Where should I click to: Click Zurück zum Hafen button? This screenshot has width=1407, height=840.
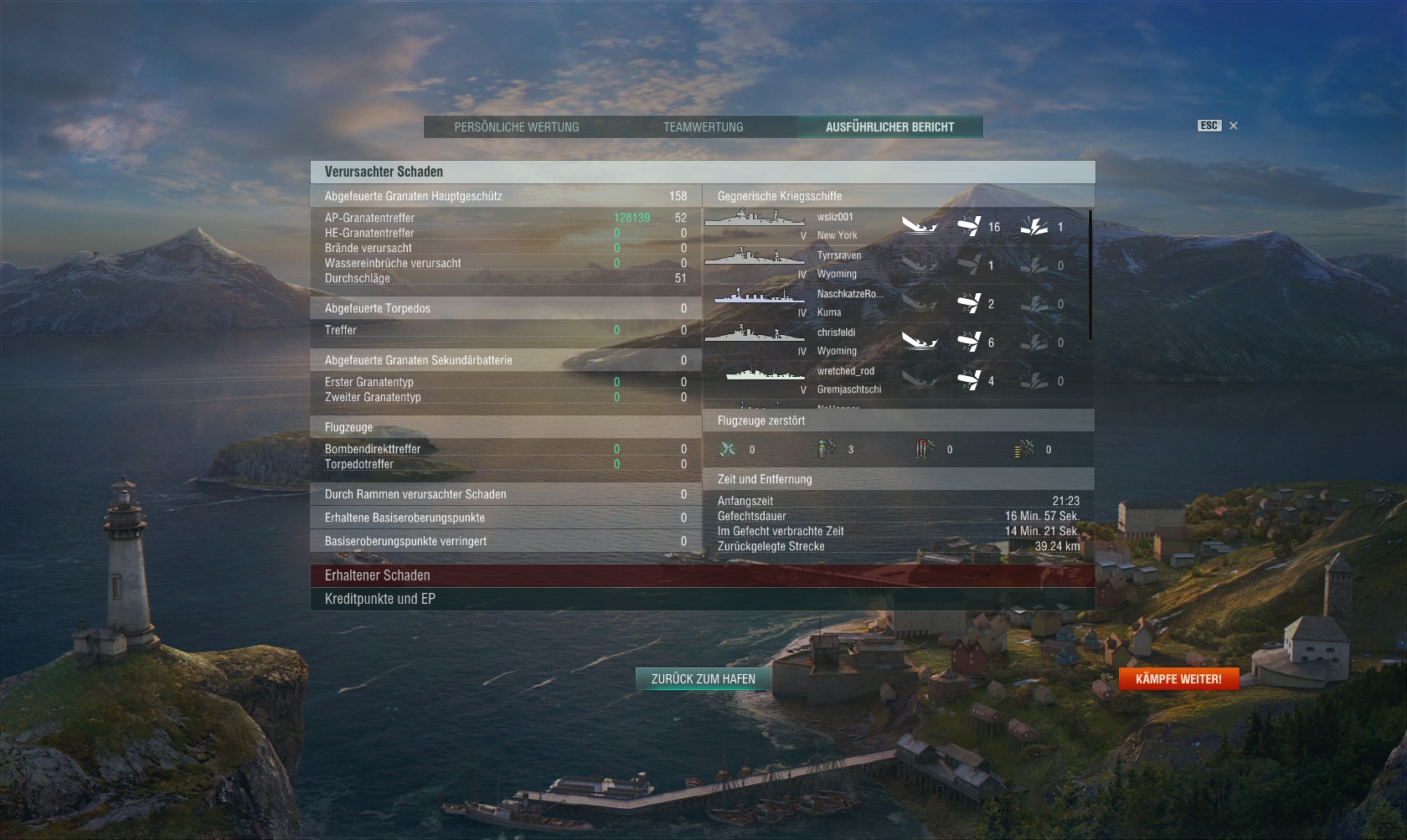(x=703, y=679)
